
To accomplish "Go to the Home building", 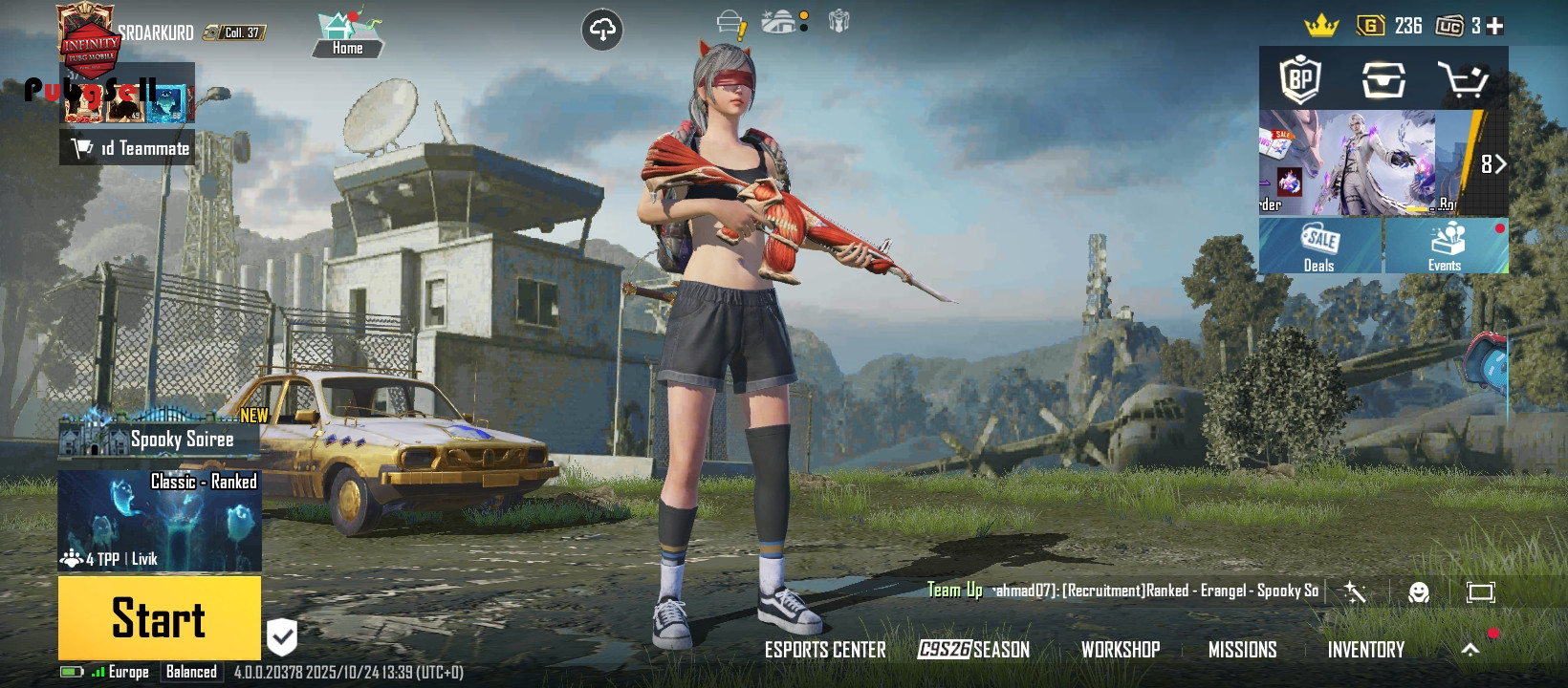I will click(347, 35).
